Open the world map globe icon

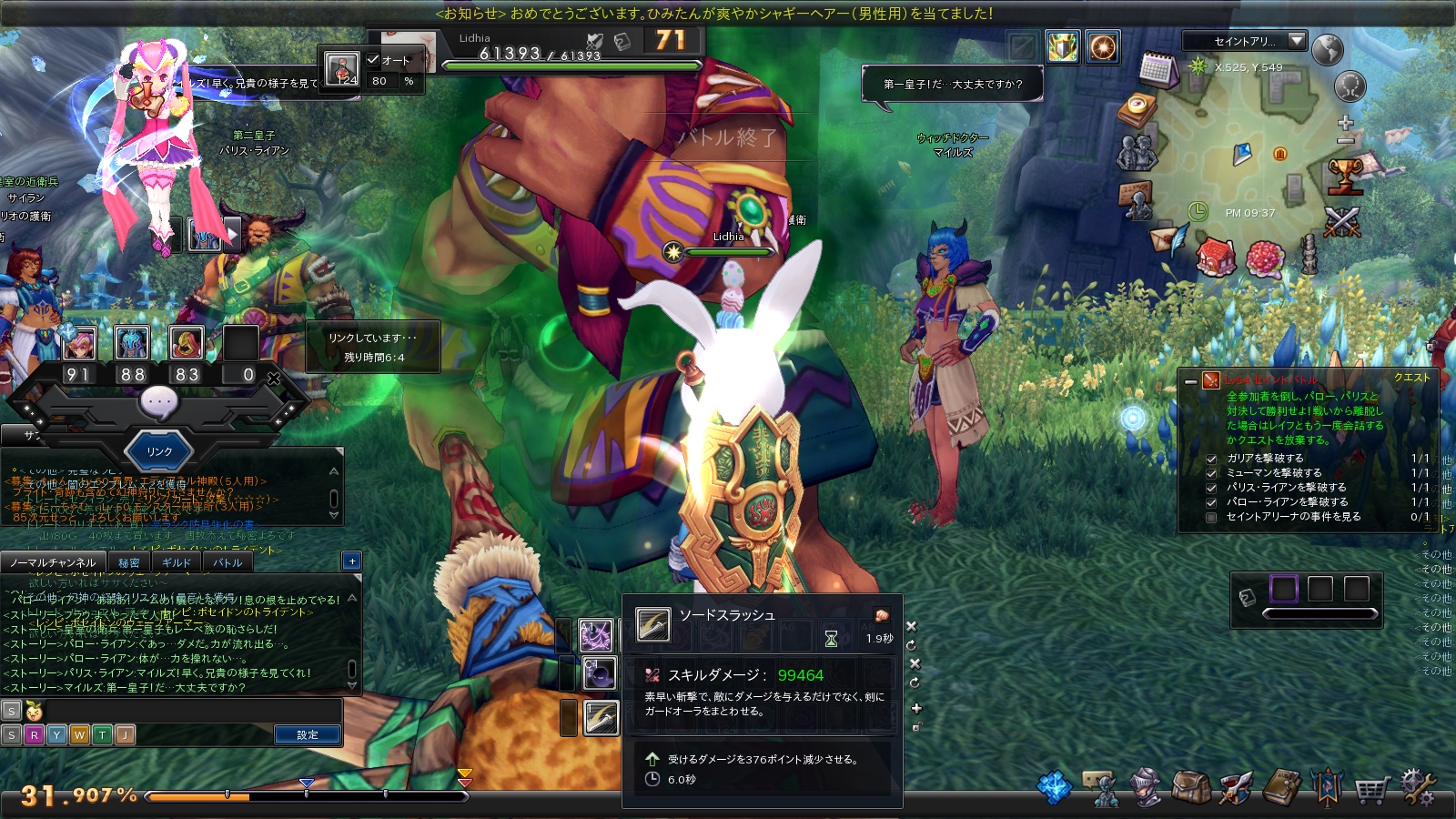tap(1328, 50)
